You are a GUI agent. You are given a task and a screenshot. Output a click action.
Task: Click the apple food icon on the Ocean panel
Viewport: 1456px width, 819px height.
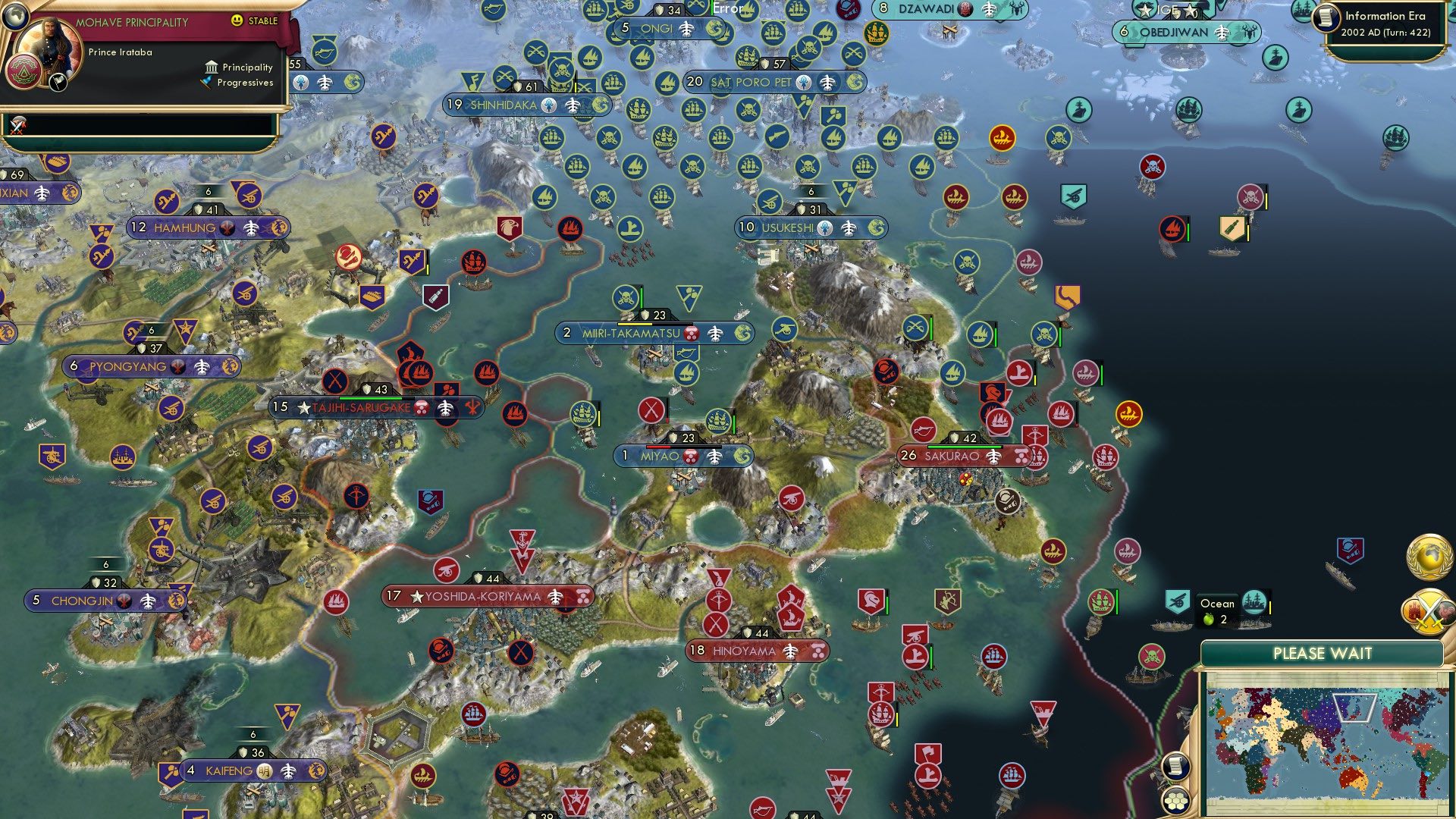coord(1210,619)
